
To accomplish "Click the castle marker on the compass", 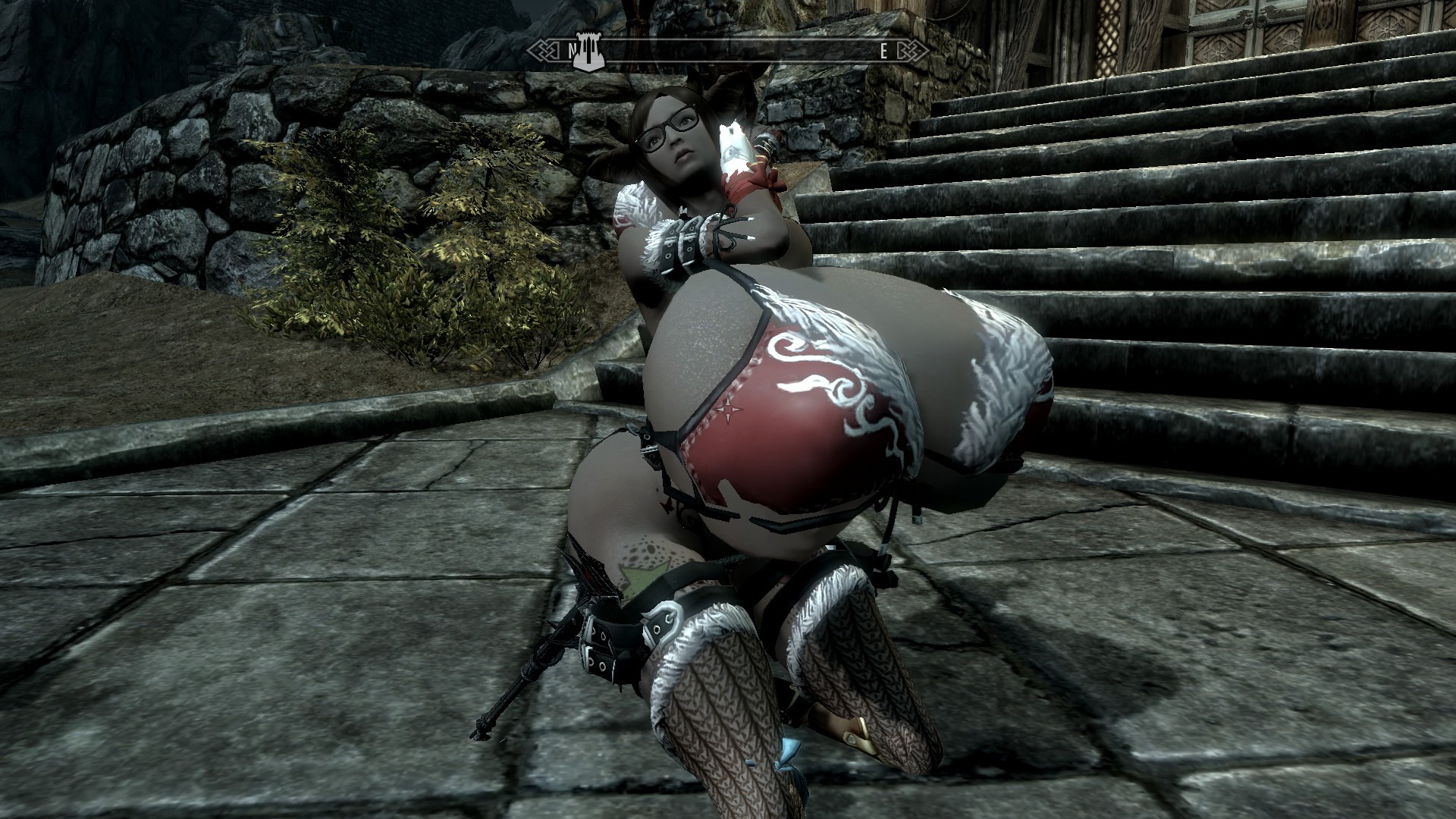I will (588, 52).
